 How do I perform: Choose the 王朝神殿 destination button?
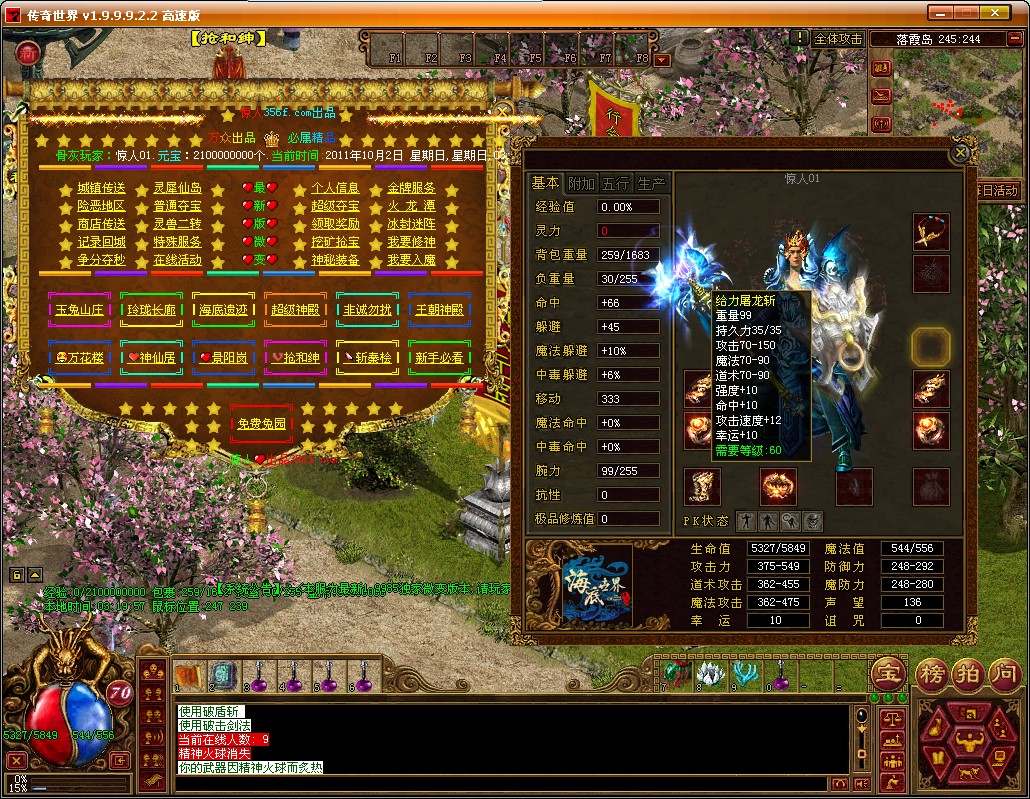440,310
